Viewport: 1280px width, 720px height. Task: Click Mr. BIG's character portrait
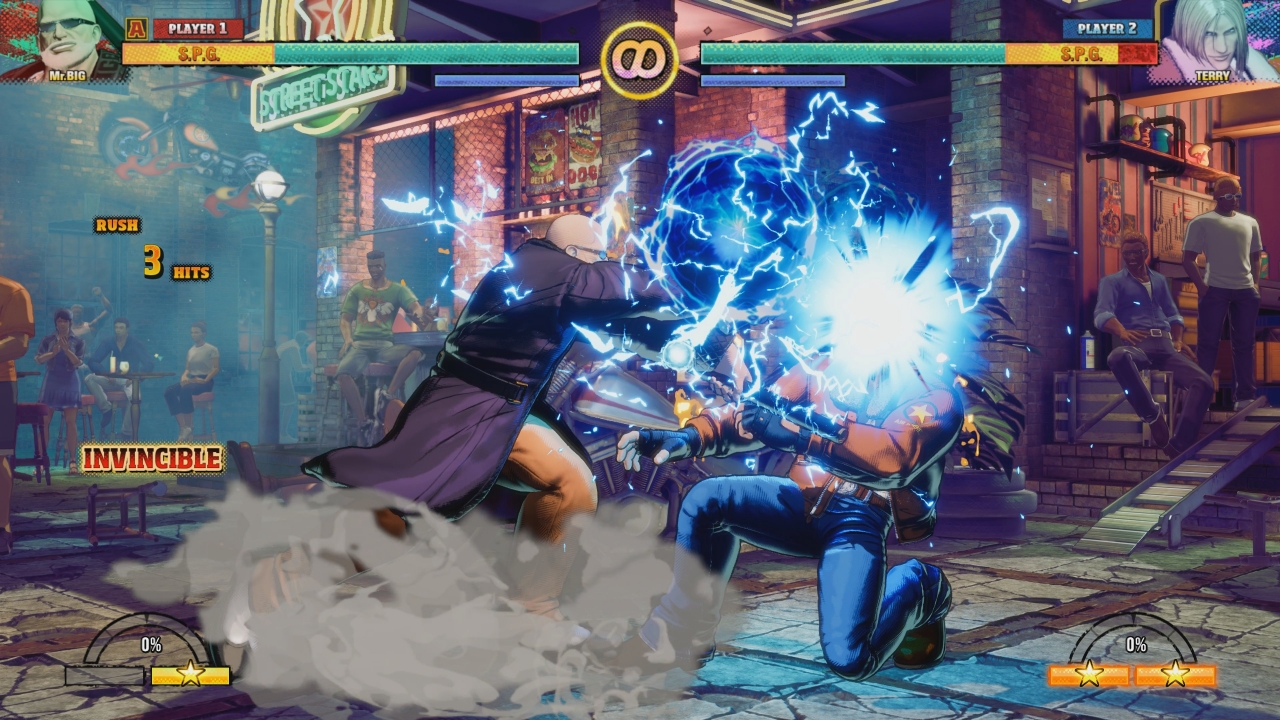[66, 40]
